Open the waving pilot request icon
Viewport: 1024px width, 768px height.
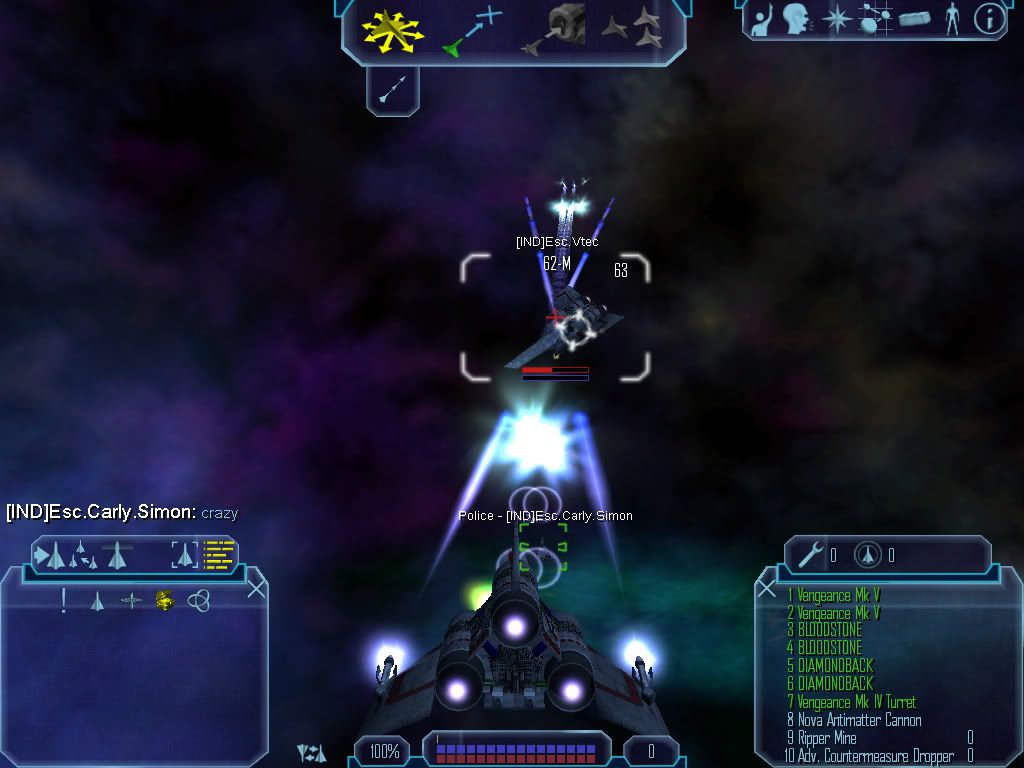[762, 18]
